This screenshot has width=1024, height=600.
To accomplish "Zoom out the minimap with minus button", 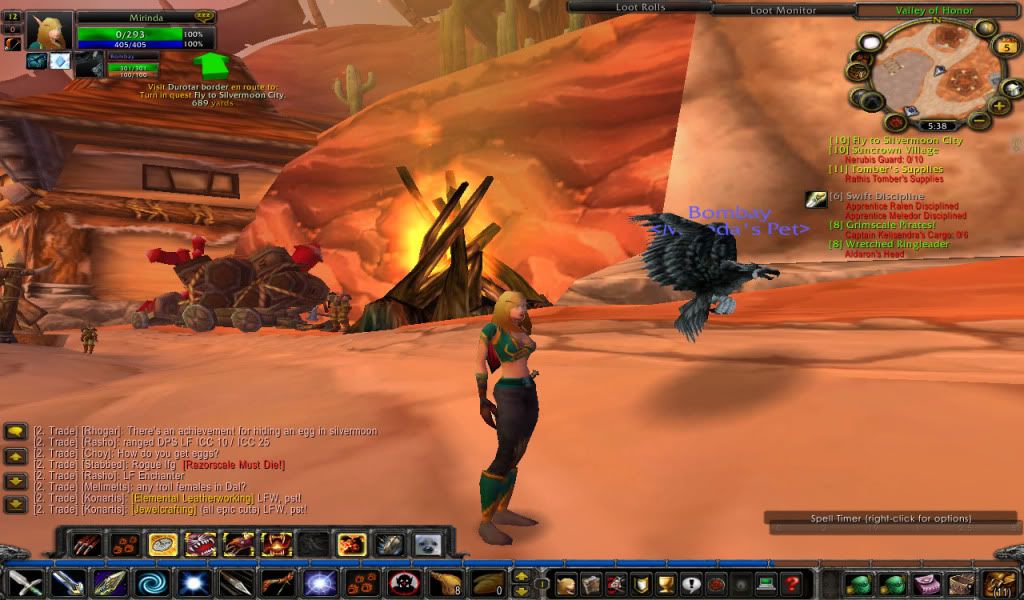I will (x=979, y=121).
